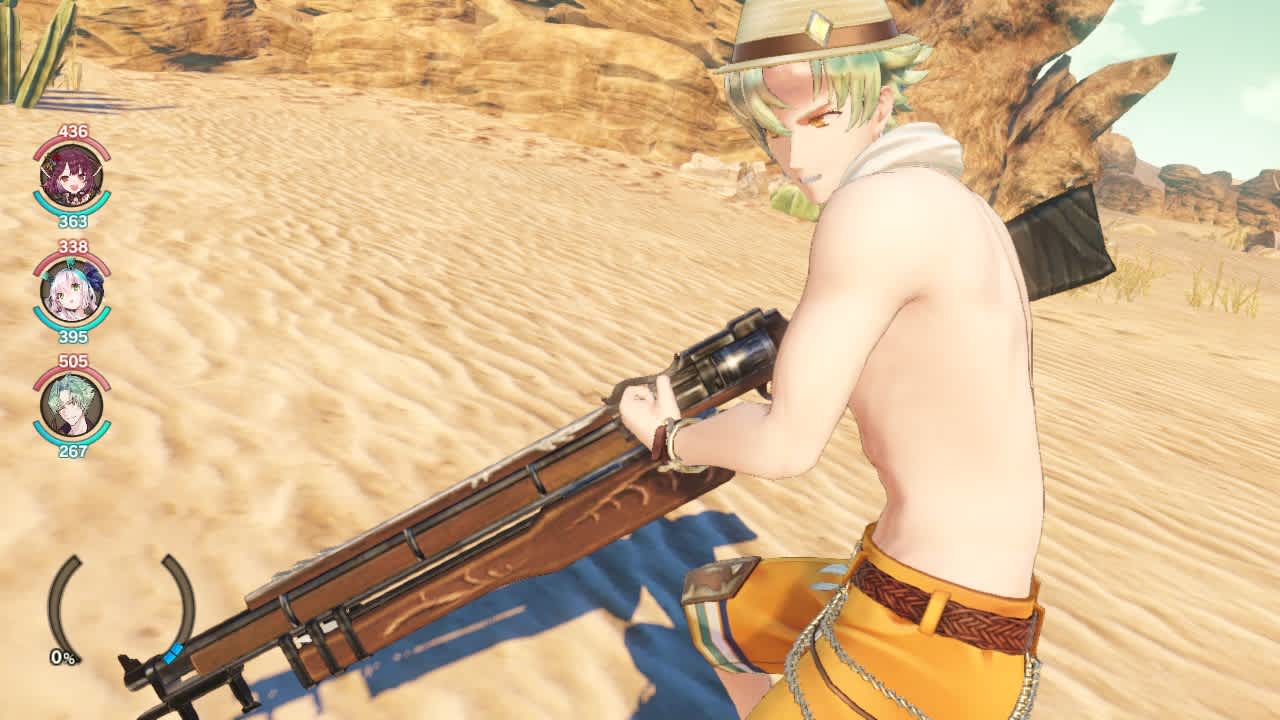Click the blue ammo cell on the rifle

point(172,655)
